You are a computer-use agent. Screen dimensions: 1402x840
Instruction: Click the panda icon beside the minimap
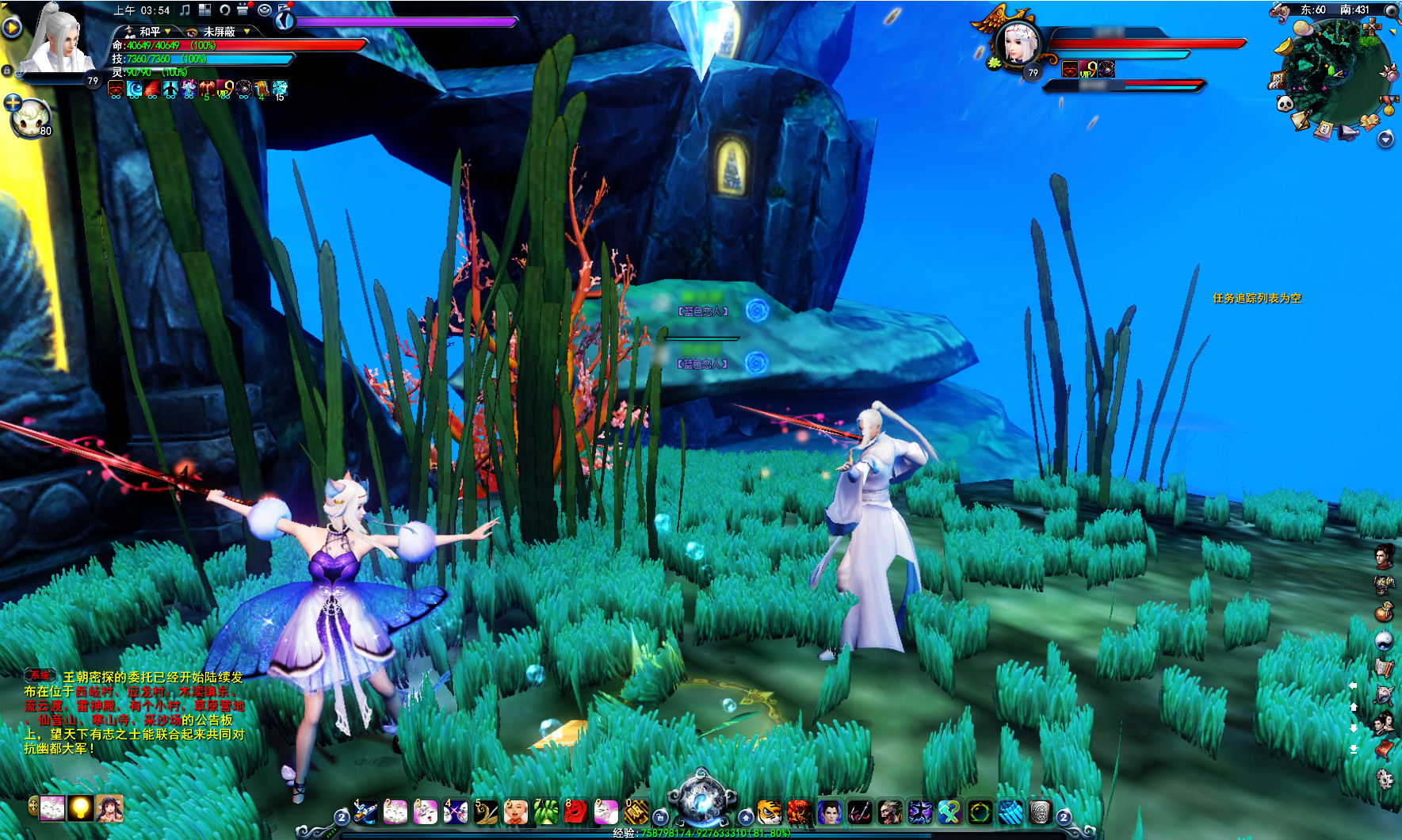1285,104
